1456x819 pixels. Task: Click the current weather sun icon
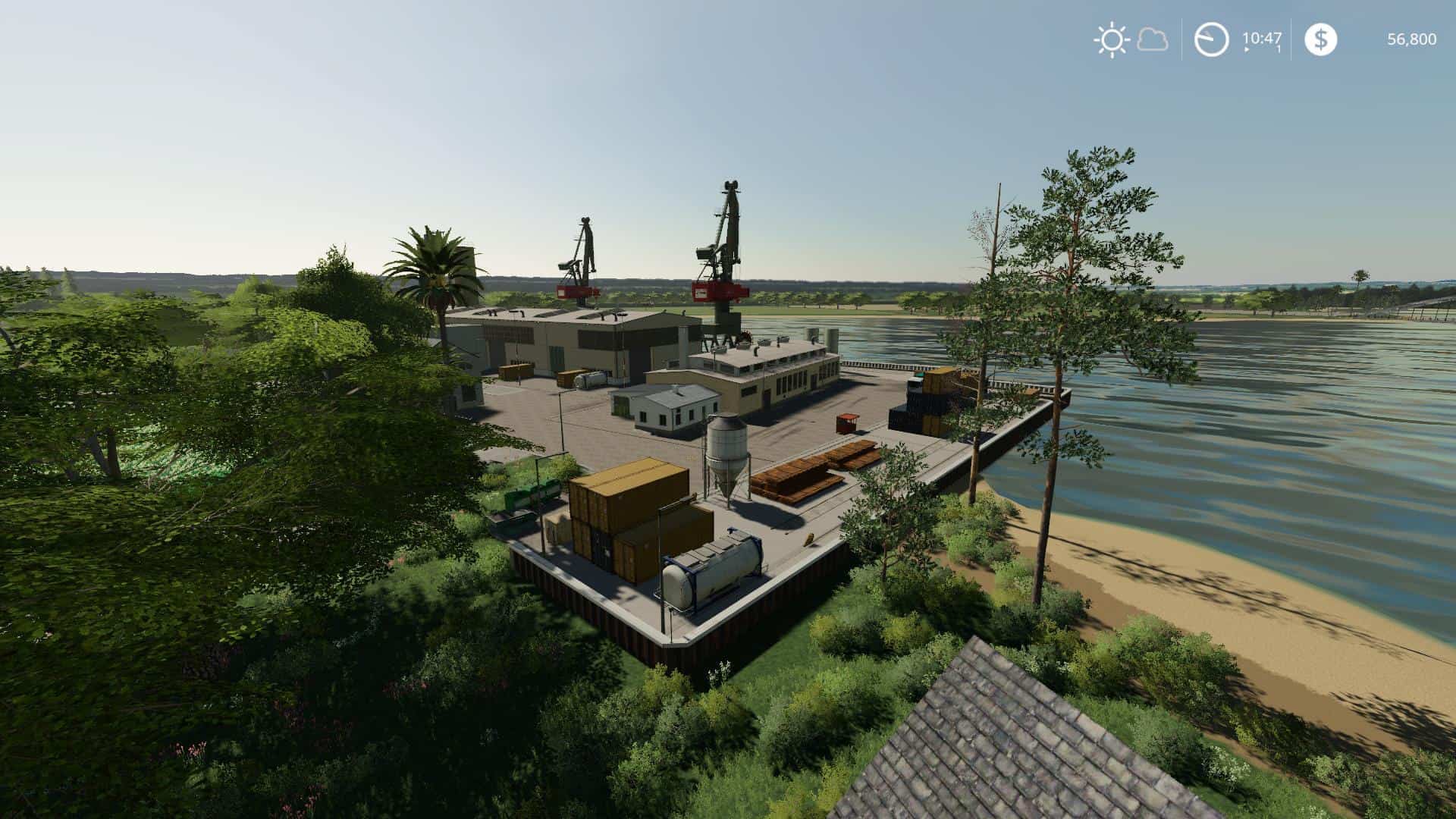point(1112,39)
